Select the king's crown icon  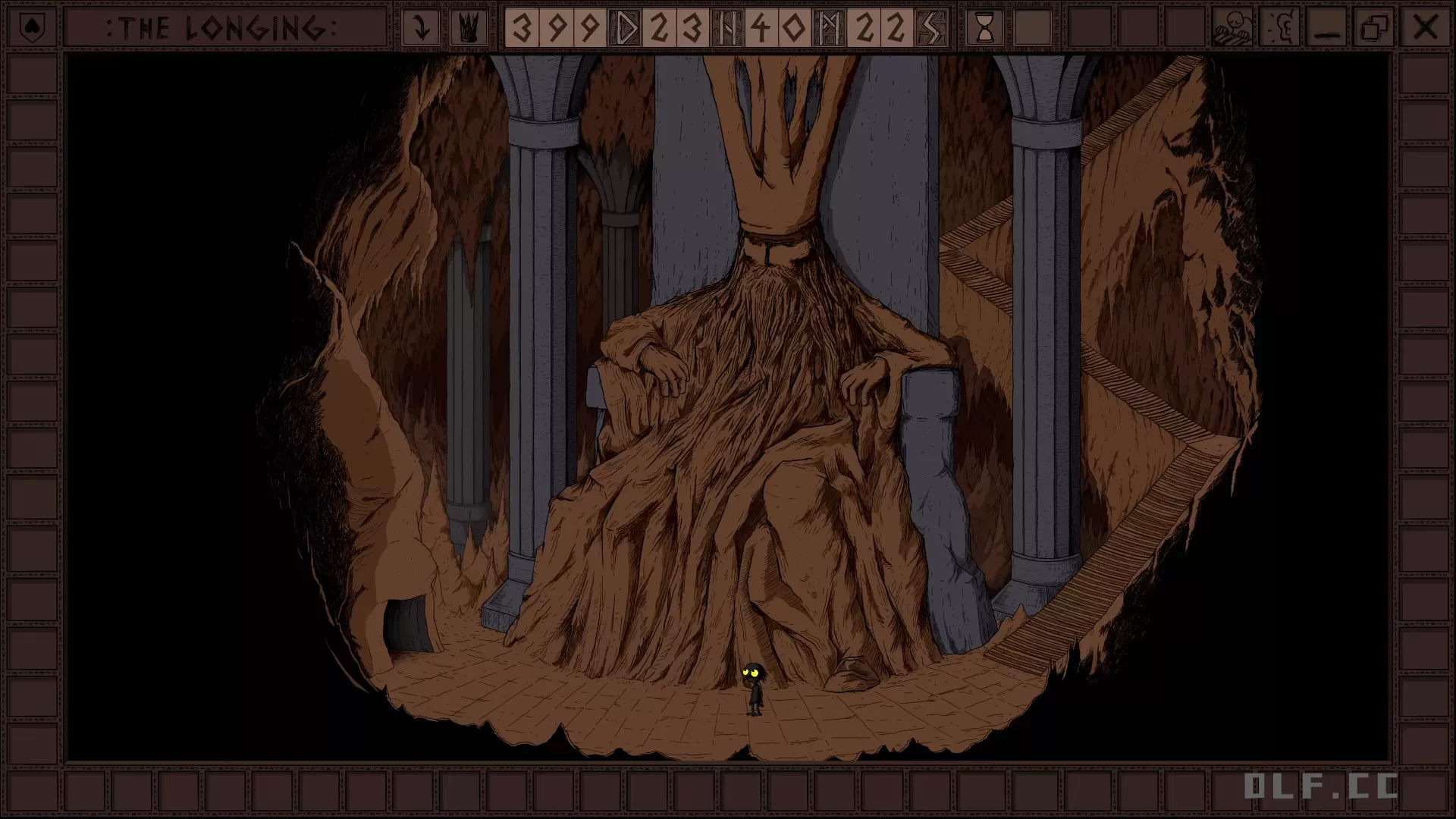pos(469,28)
